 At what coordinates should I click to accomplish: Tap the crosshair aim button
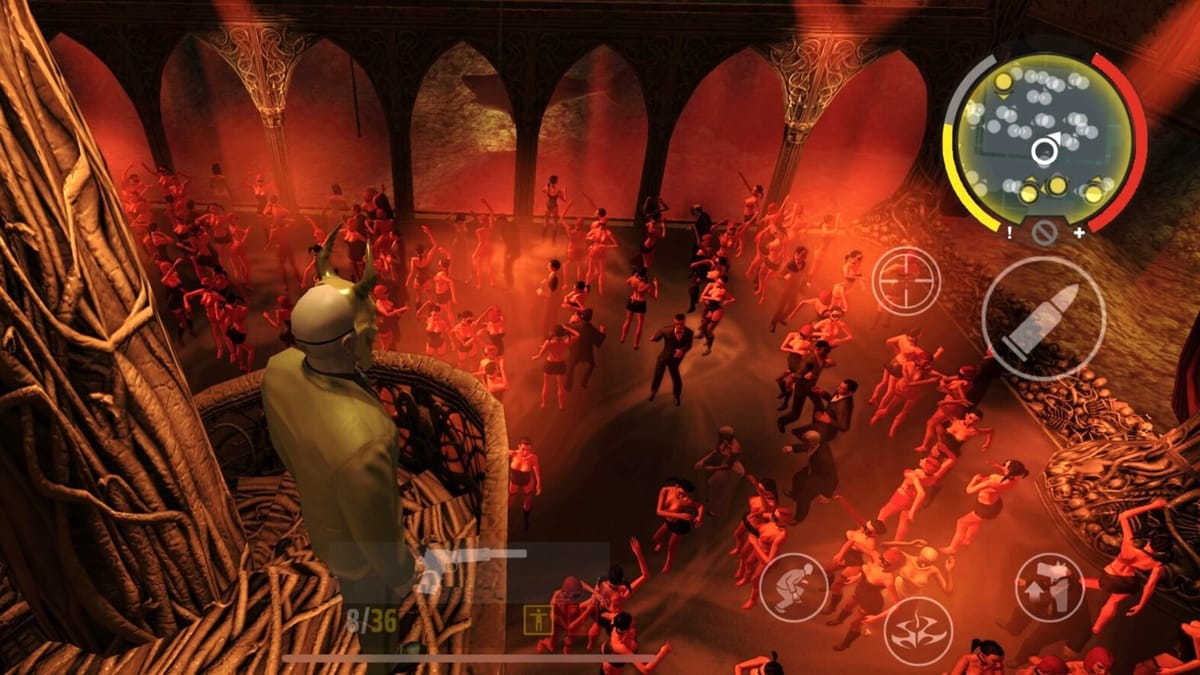pos(905,281)
